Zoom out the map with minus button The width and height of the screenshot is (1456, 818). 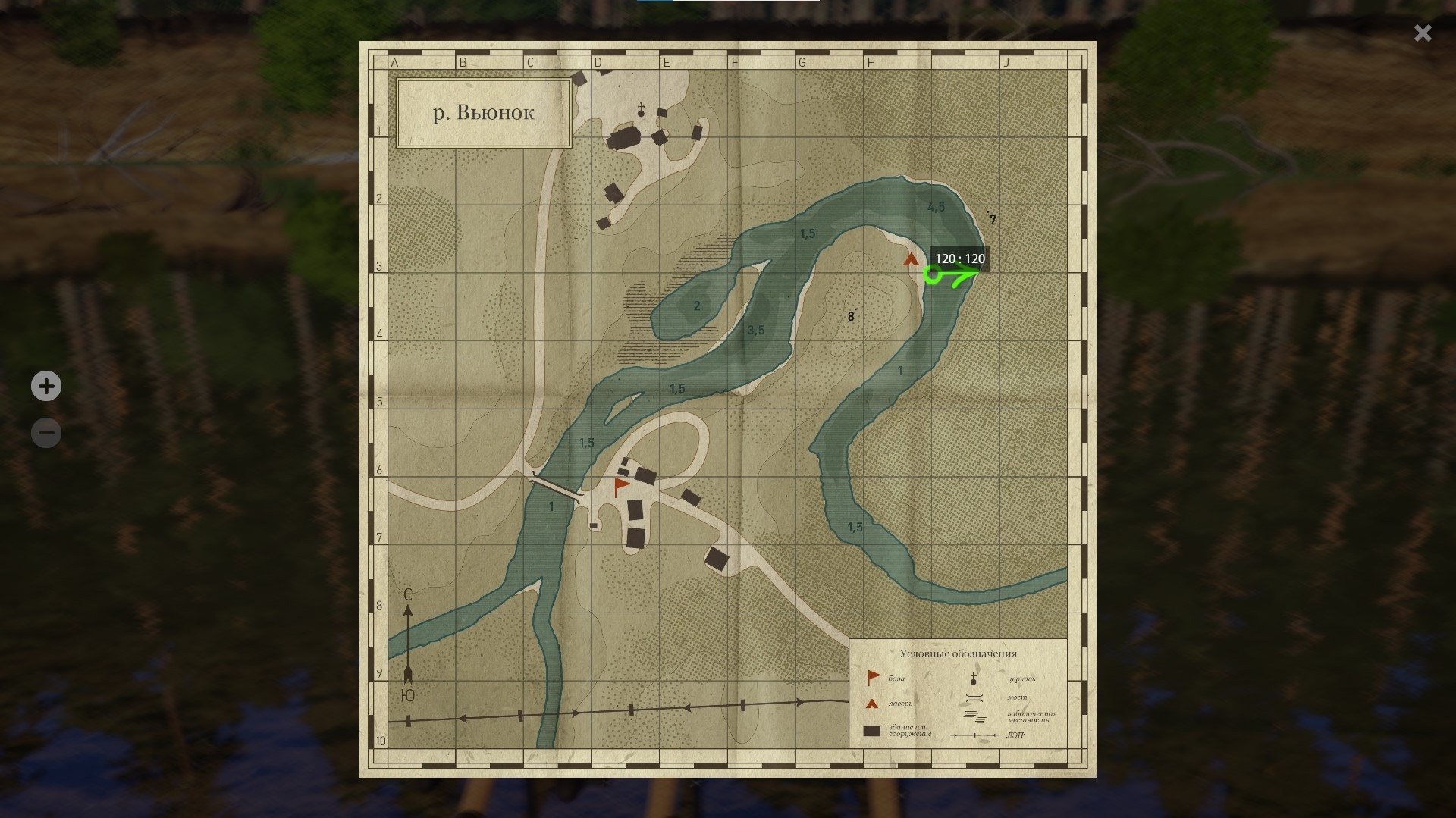pyautogui.click(x=46, y=434)
